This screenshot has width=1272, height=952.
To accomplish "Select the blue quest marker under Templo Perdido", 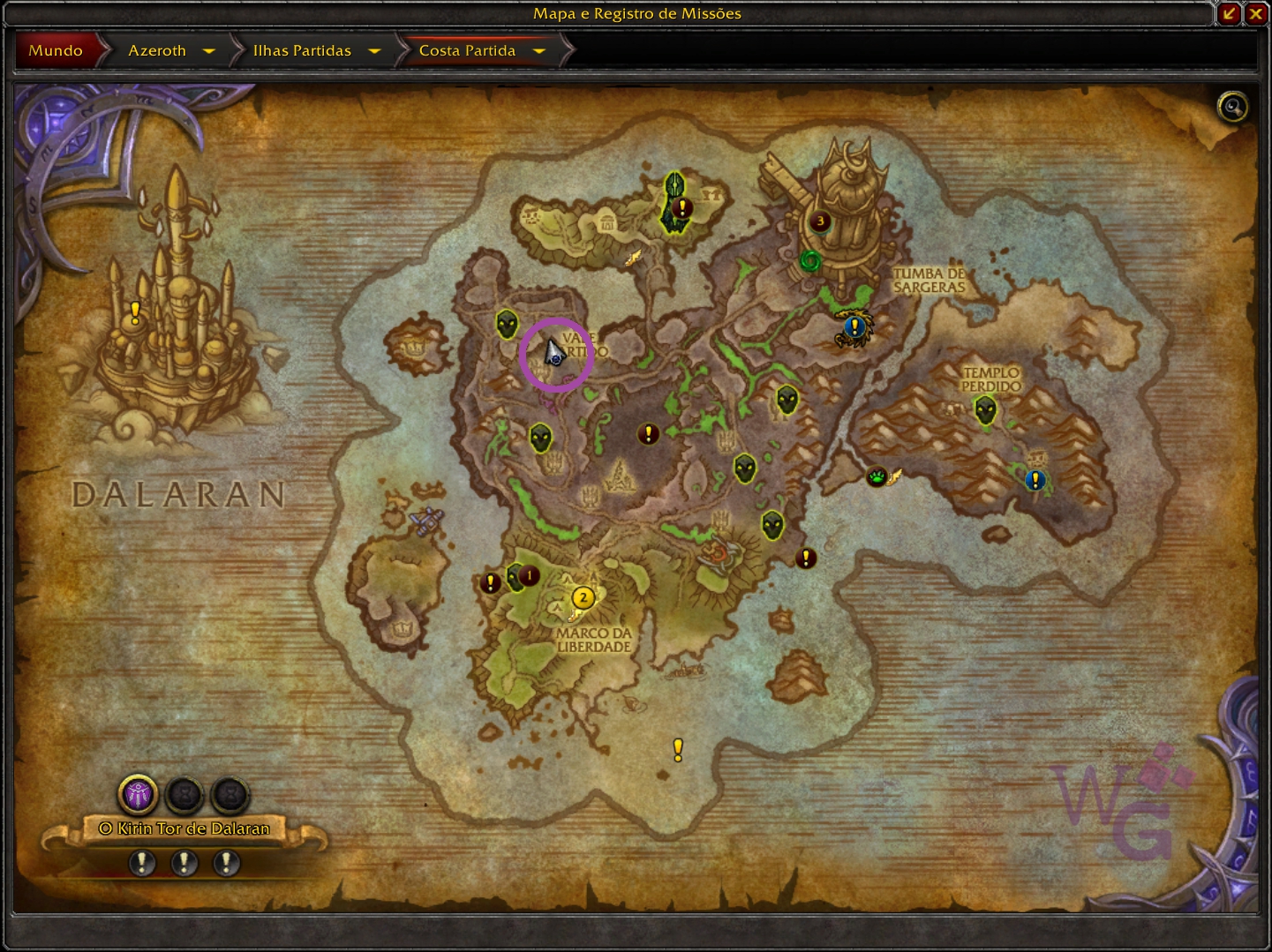I will coord(1035,480).
